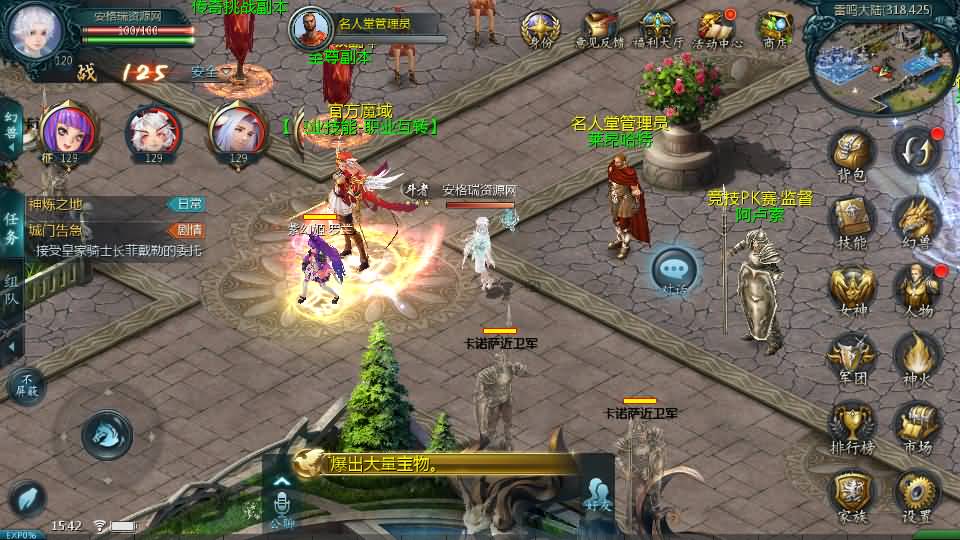The height and width of the screenshot is (540, 960).
Task: Open the 福利大厅 welfare hall
Action: click(x=657, y=29)
